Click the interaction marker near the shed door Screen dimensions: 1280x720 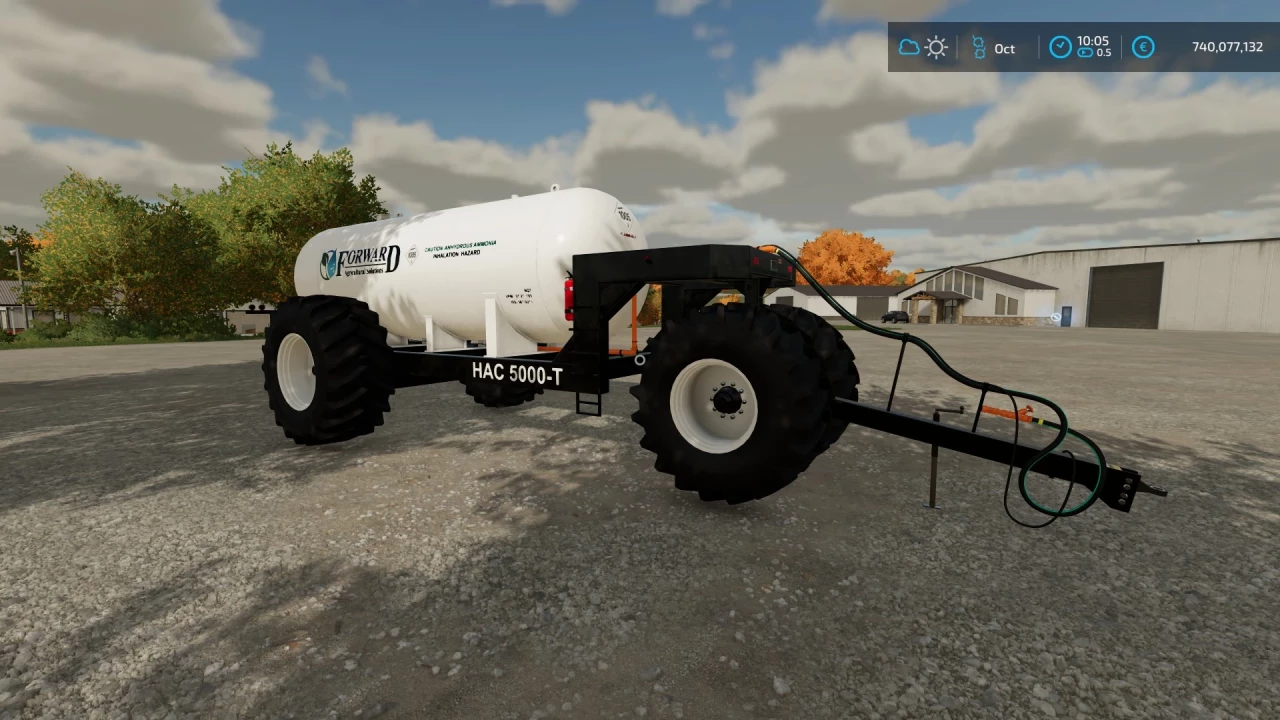coord(1057,317)
